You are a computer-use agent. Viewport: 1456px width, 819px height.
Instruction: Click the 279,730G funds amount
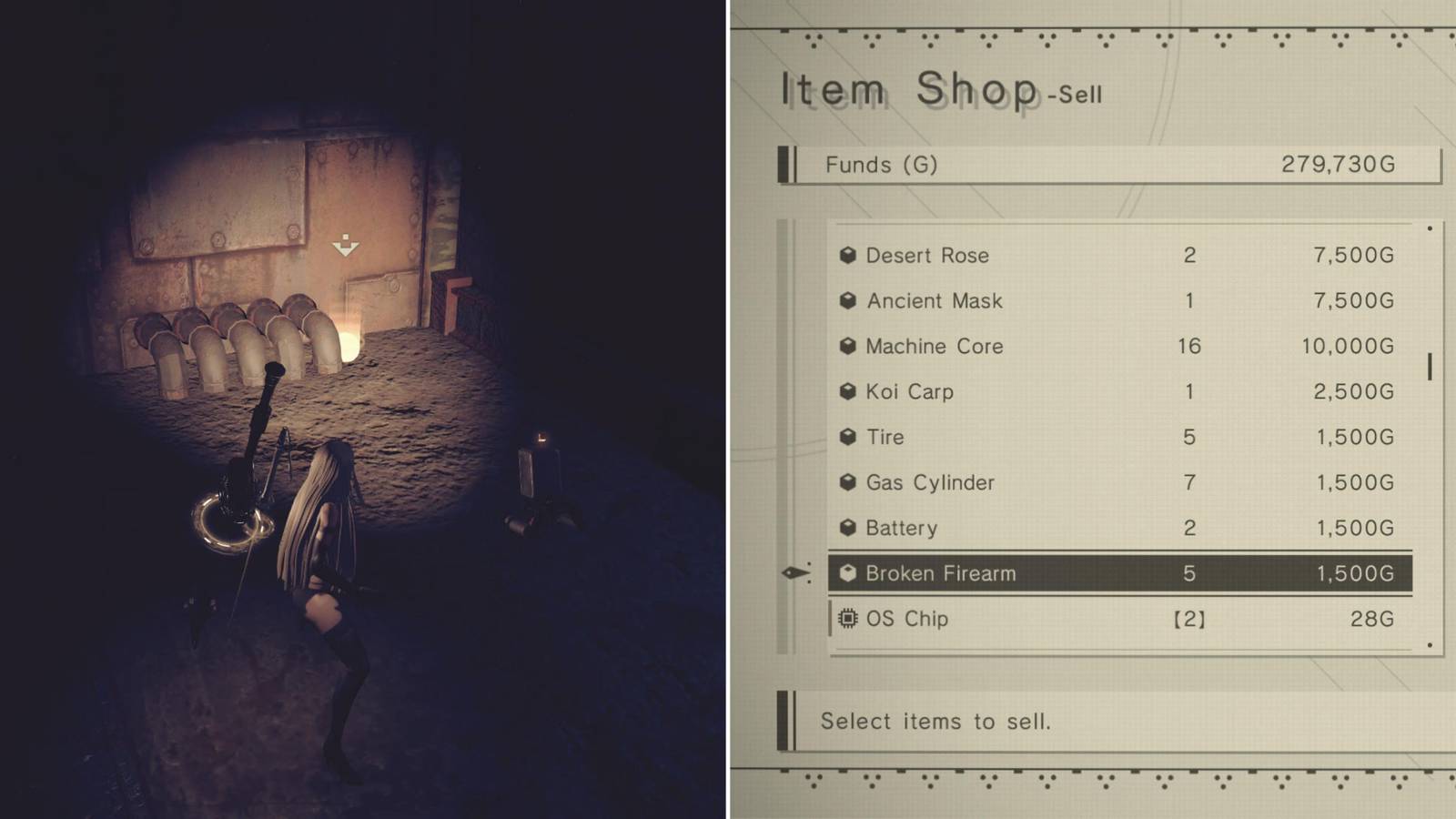(x=1339, y=165)
